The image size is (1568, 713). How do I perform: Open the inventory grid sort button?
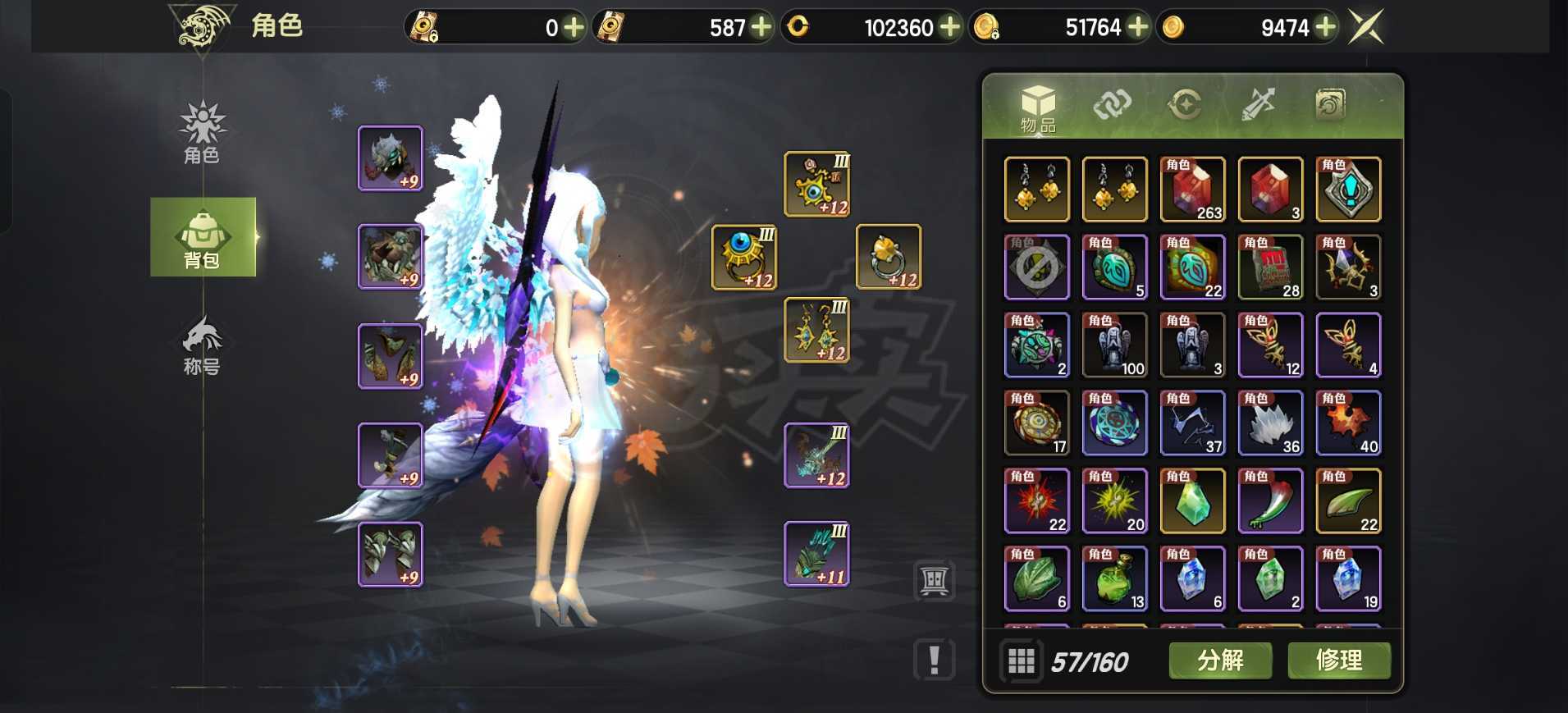(x=1022, y=660)
